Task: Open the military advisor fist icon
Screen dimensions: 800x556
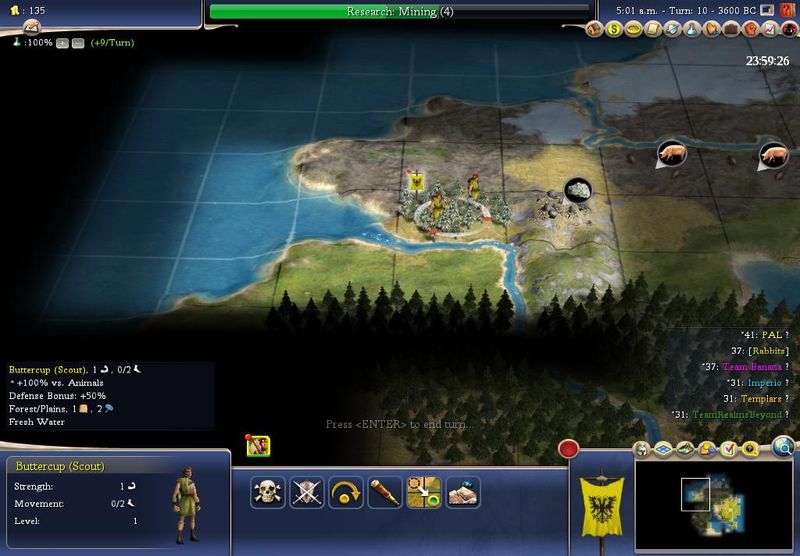Action: click(x=749, y=30)
